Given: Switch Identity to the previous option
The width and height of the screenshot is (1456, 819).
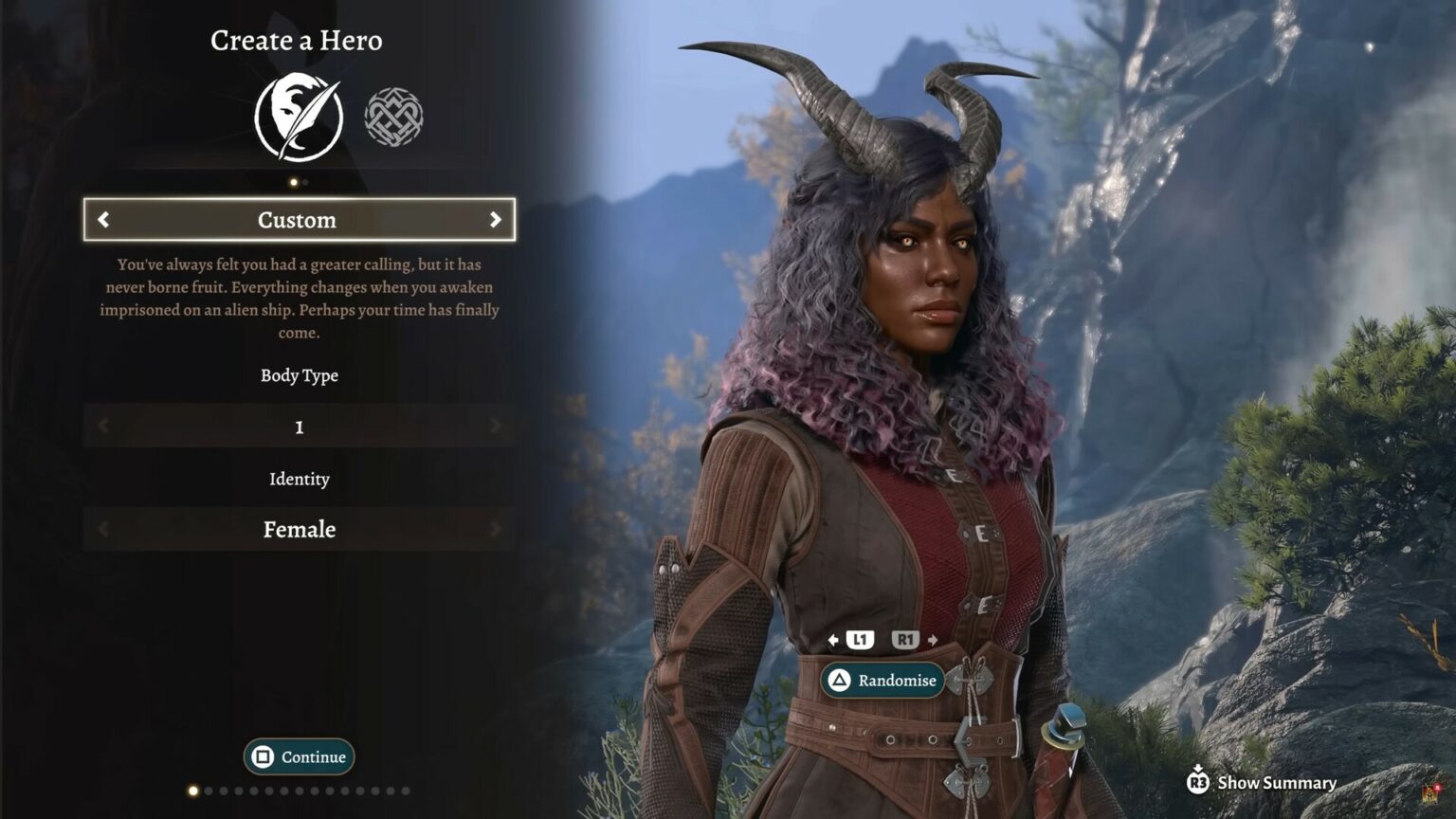Looking at the screenshot, I should (x=103, y=529).
